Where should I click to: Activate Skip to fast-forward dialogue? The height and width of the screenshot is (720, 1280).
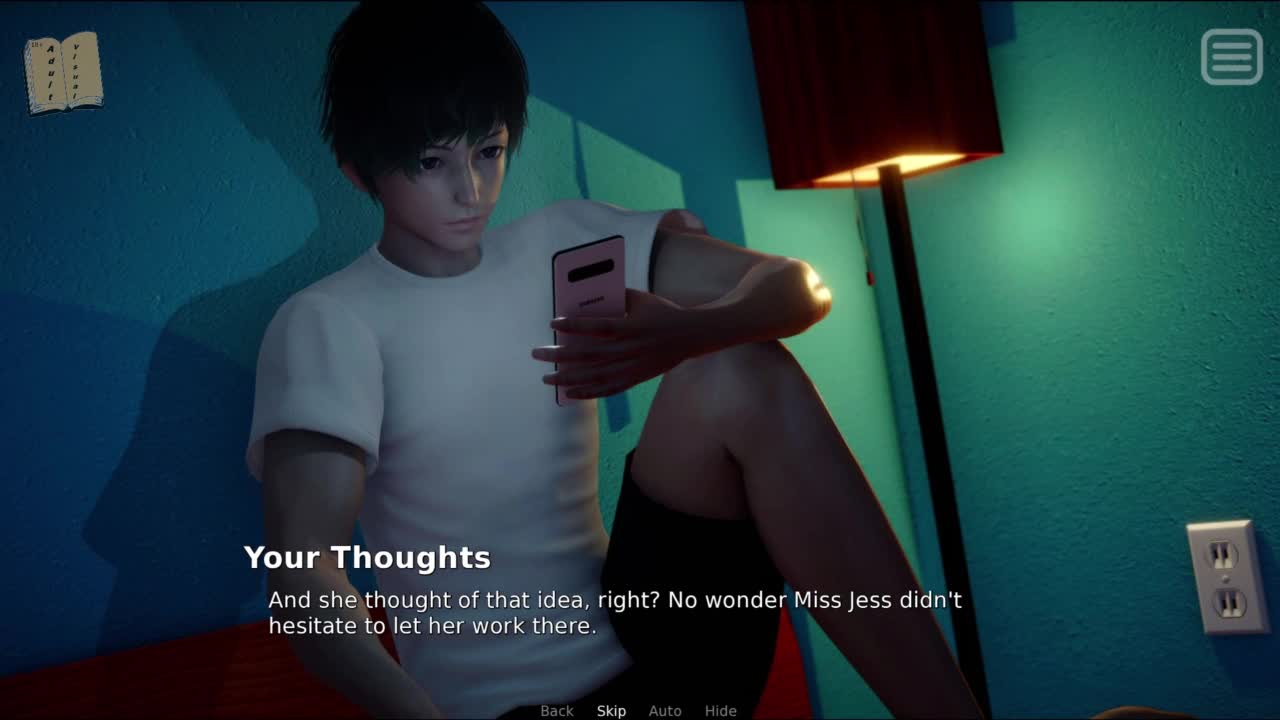pyautogui.click(x=611, y=711)
